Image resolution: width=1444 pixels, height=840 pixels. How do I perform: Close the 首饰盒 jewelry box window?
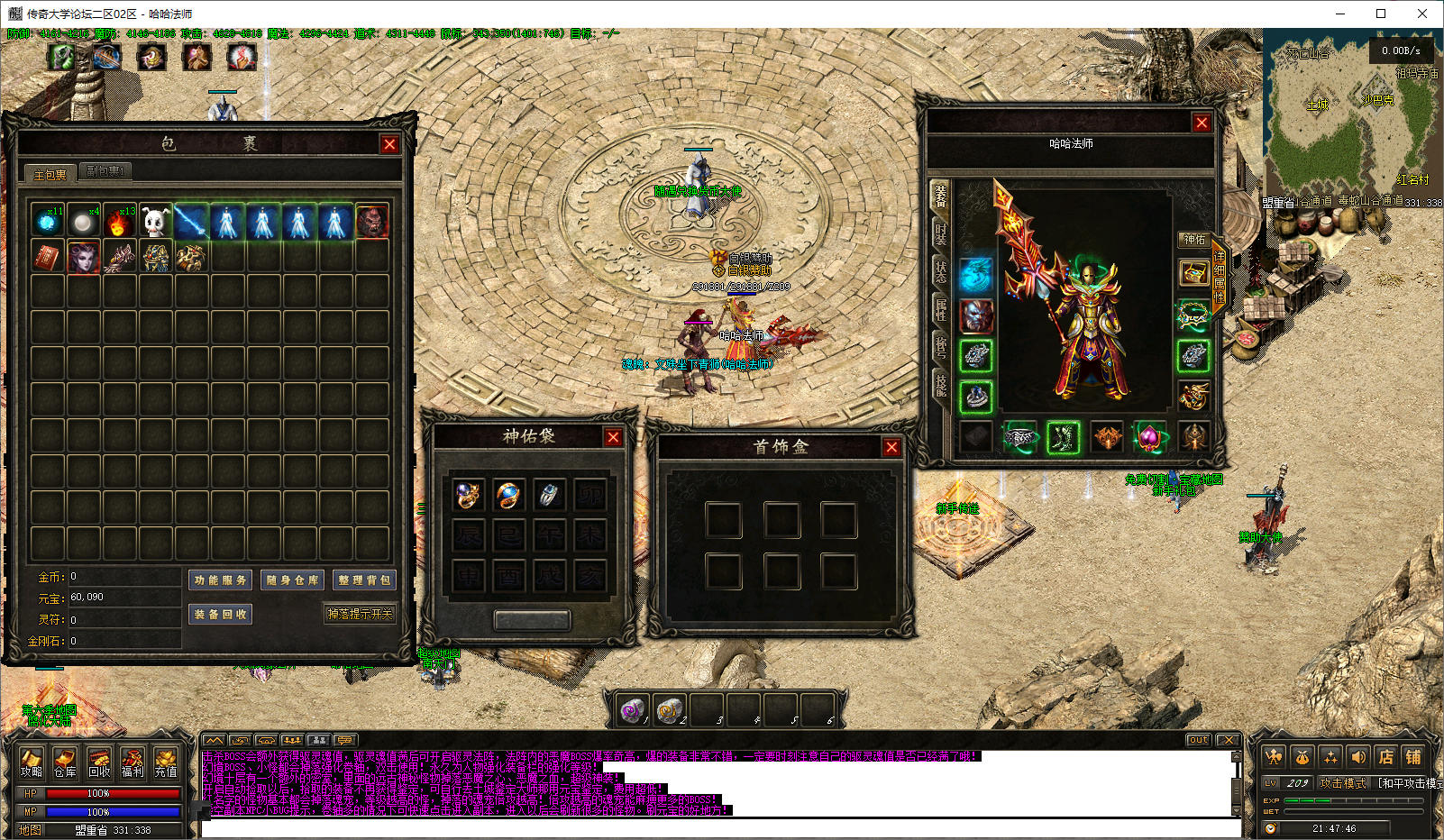(x=891, y=447)
